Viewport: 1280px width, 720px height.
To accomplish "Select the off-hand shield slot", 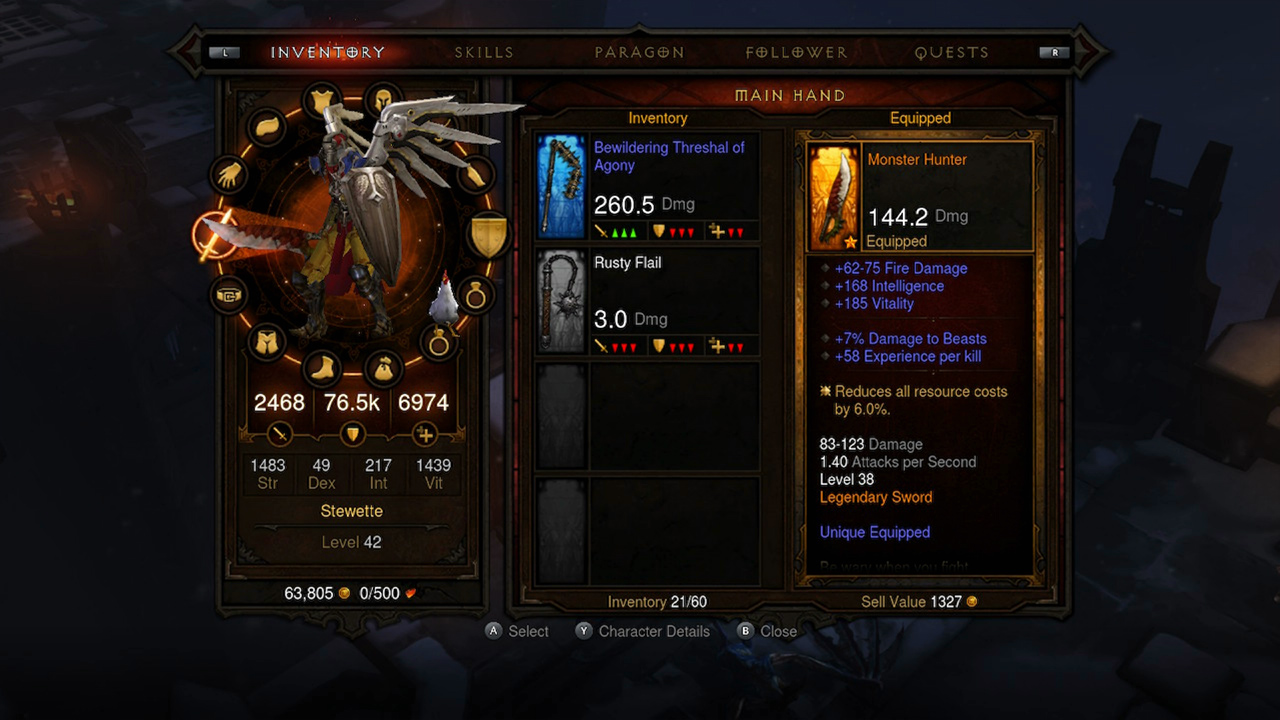I will (x=489, y=235).
